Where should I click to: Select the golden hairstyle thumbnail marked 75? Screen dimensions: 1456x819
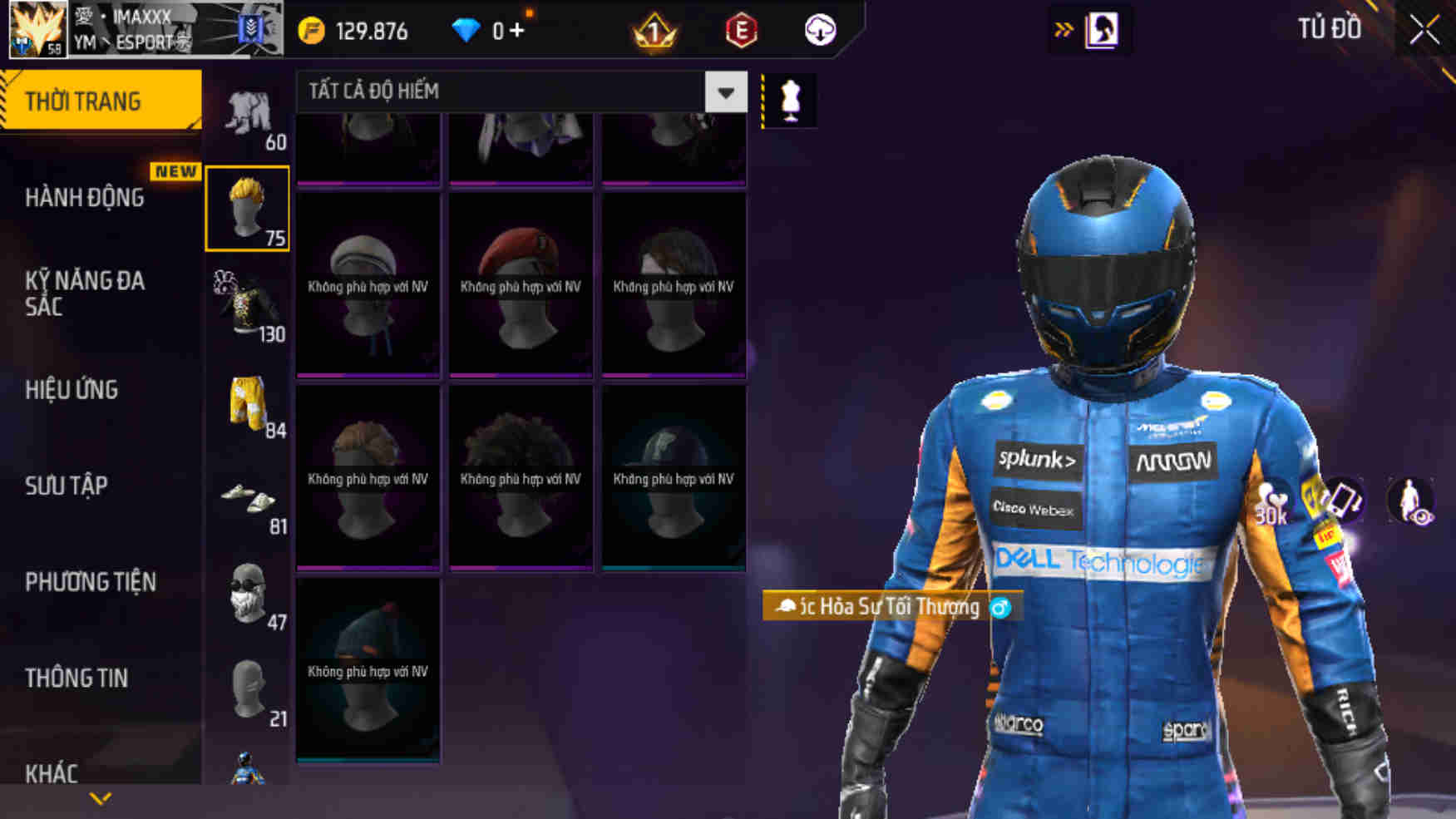[248, 210]
